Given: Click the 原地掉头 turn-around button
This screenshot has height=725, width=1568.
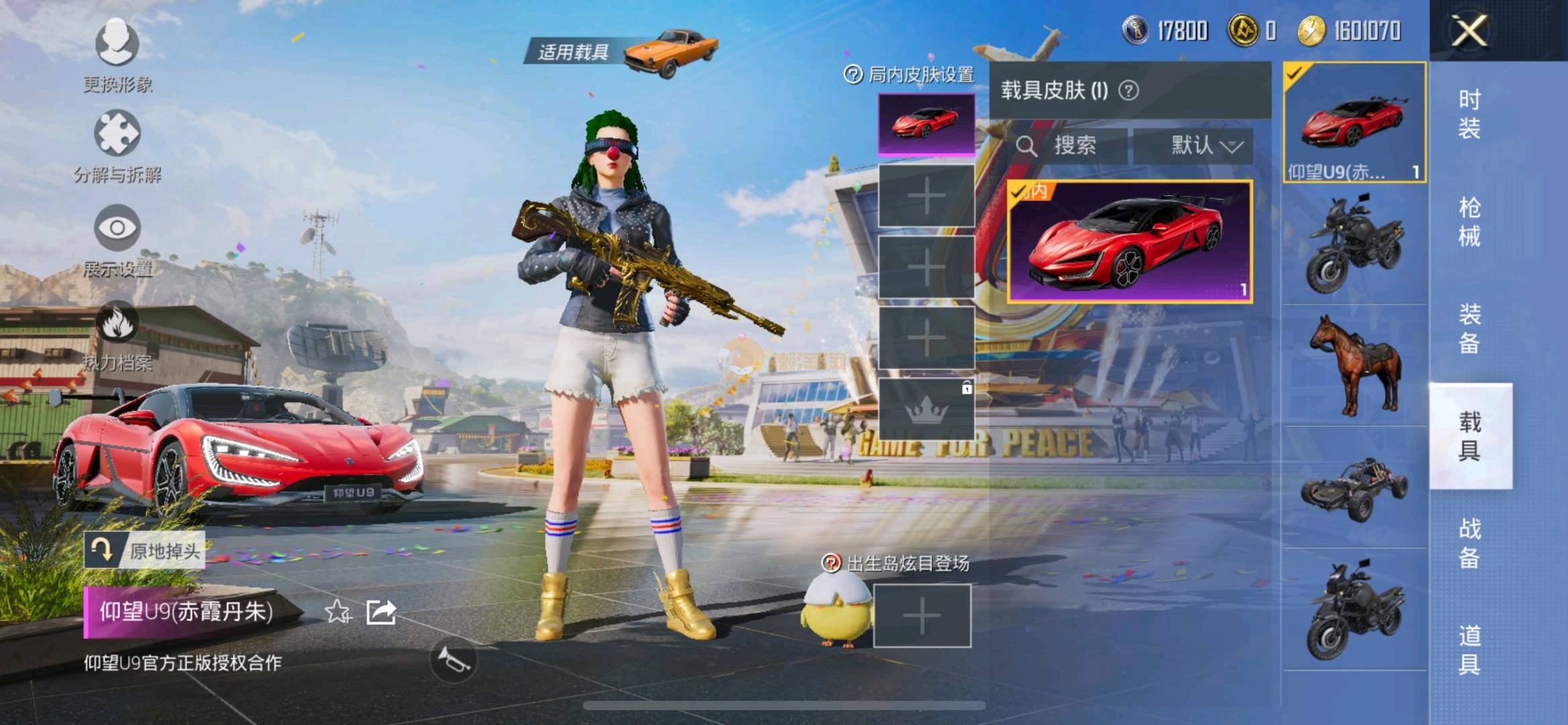Looking at the screenshot, I should point(144,550).
